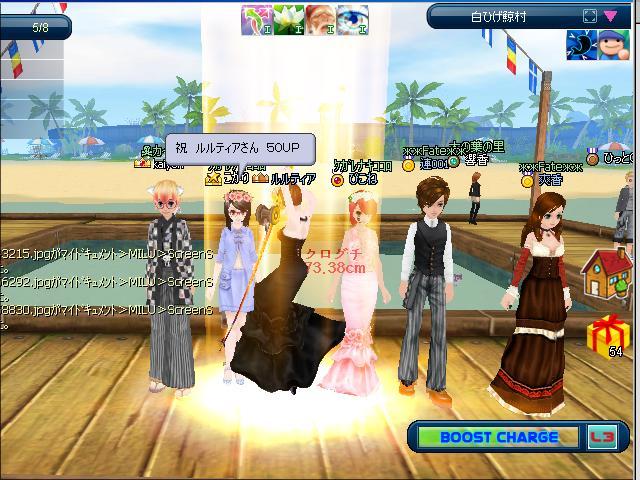The width and height of the screenshot is (640, 480).
Task: Expand the pink triangle dropdown
Action: [x=610, y=16]
